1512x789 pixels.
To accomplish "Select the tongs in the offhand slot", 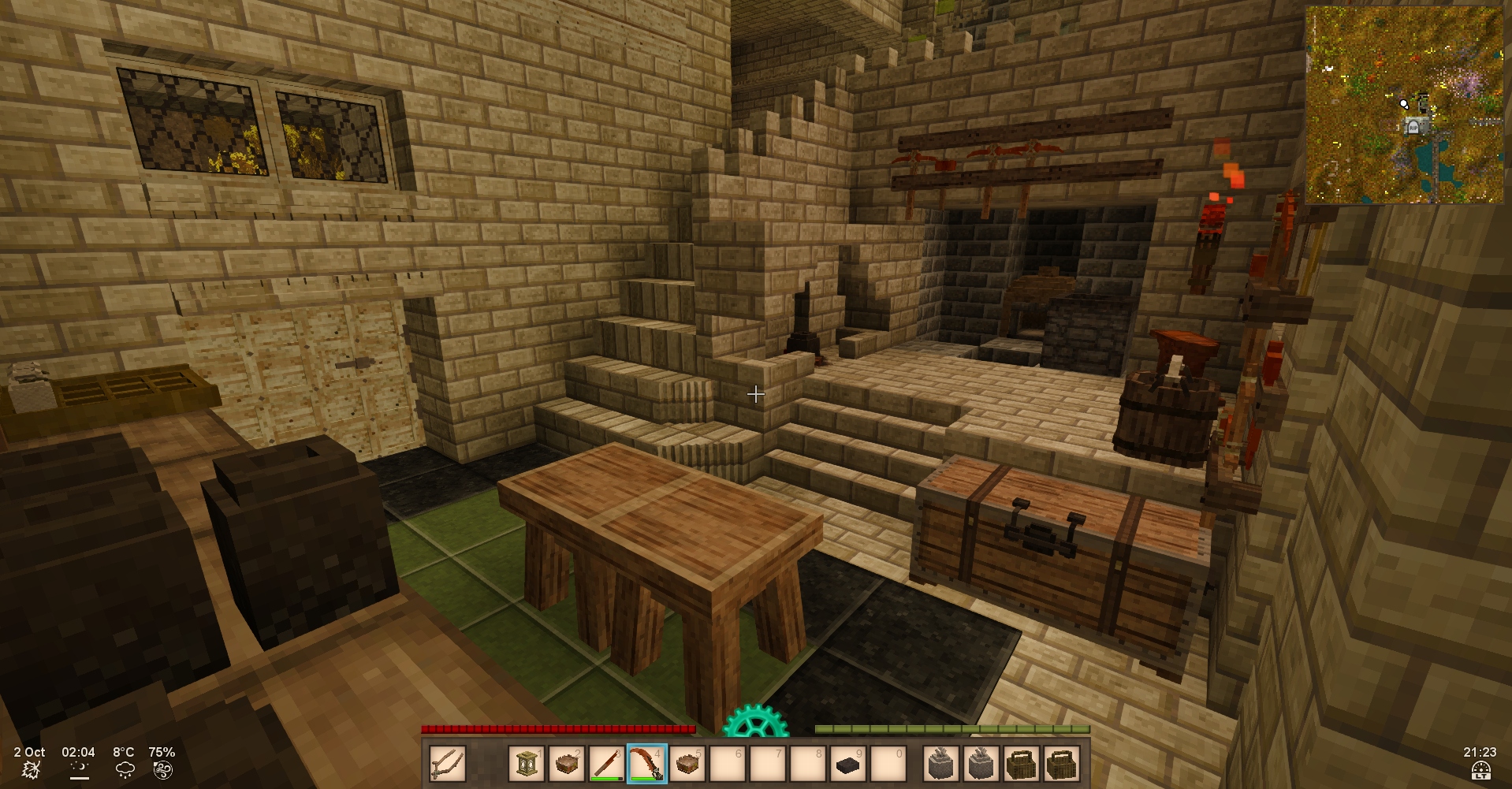I will coord(447,764).
